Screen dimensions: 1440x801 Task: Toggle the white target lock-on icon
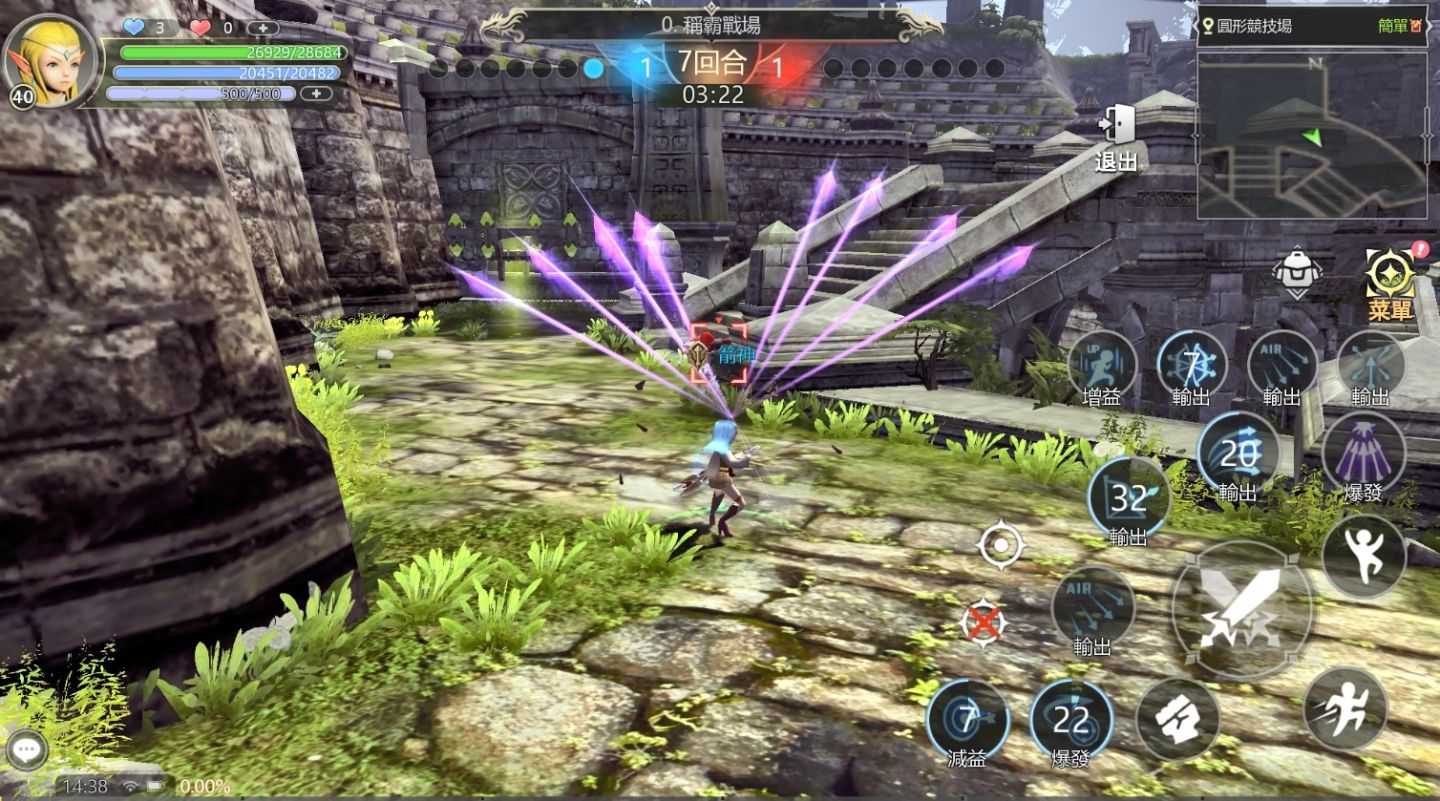point(1001,546)
